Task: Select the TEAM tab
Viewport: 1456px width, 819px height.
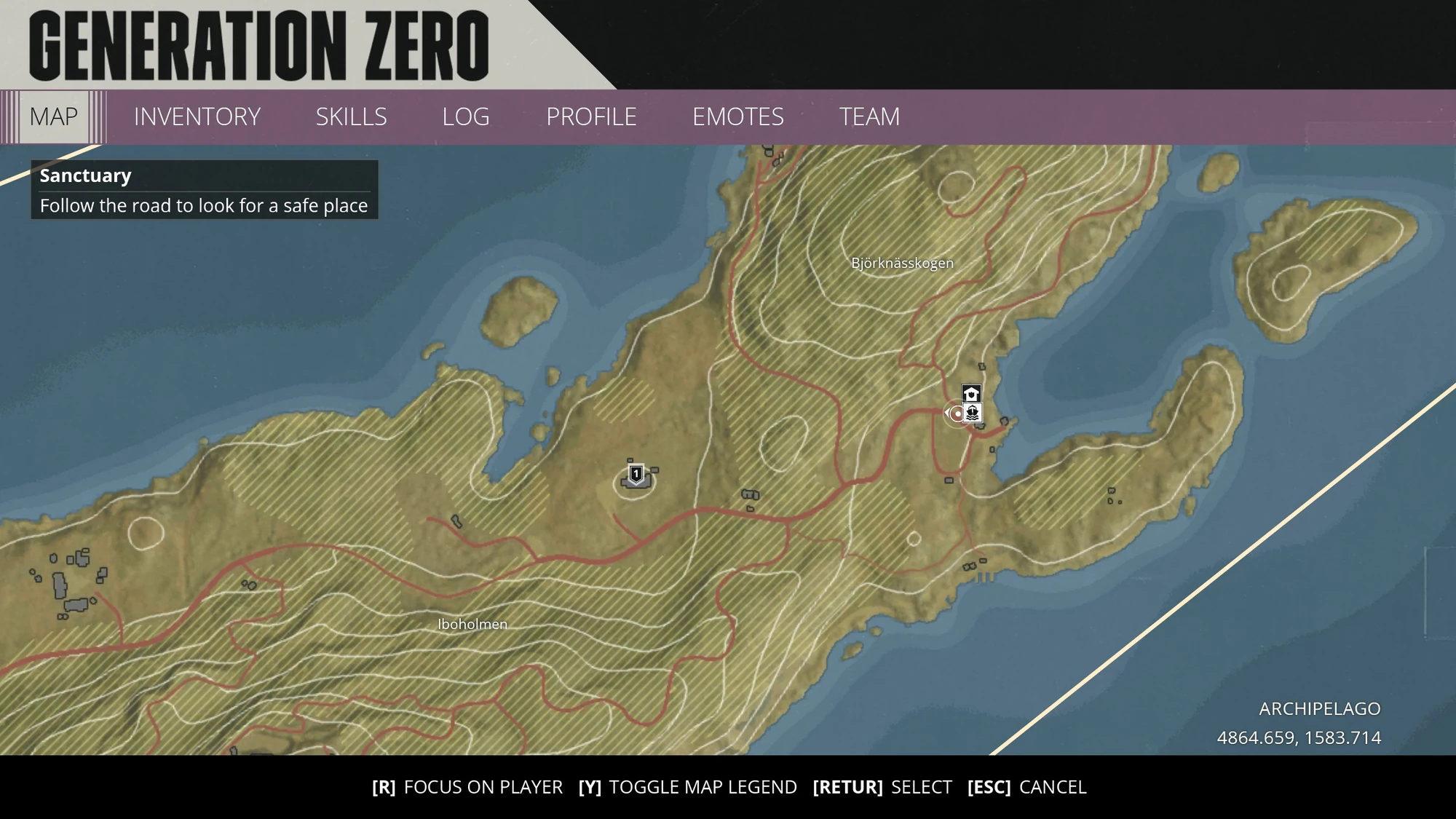Action: (871, 116)
